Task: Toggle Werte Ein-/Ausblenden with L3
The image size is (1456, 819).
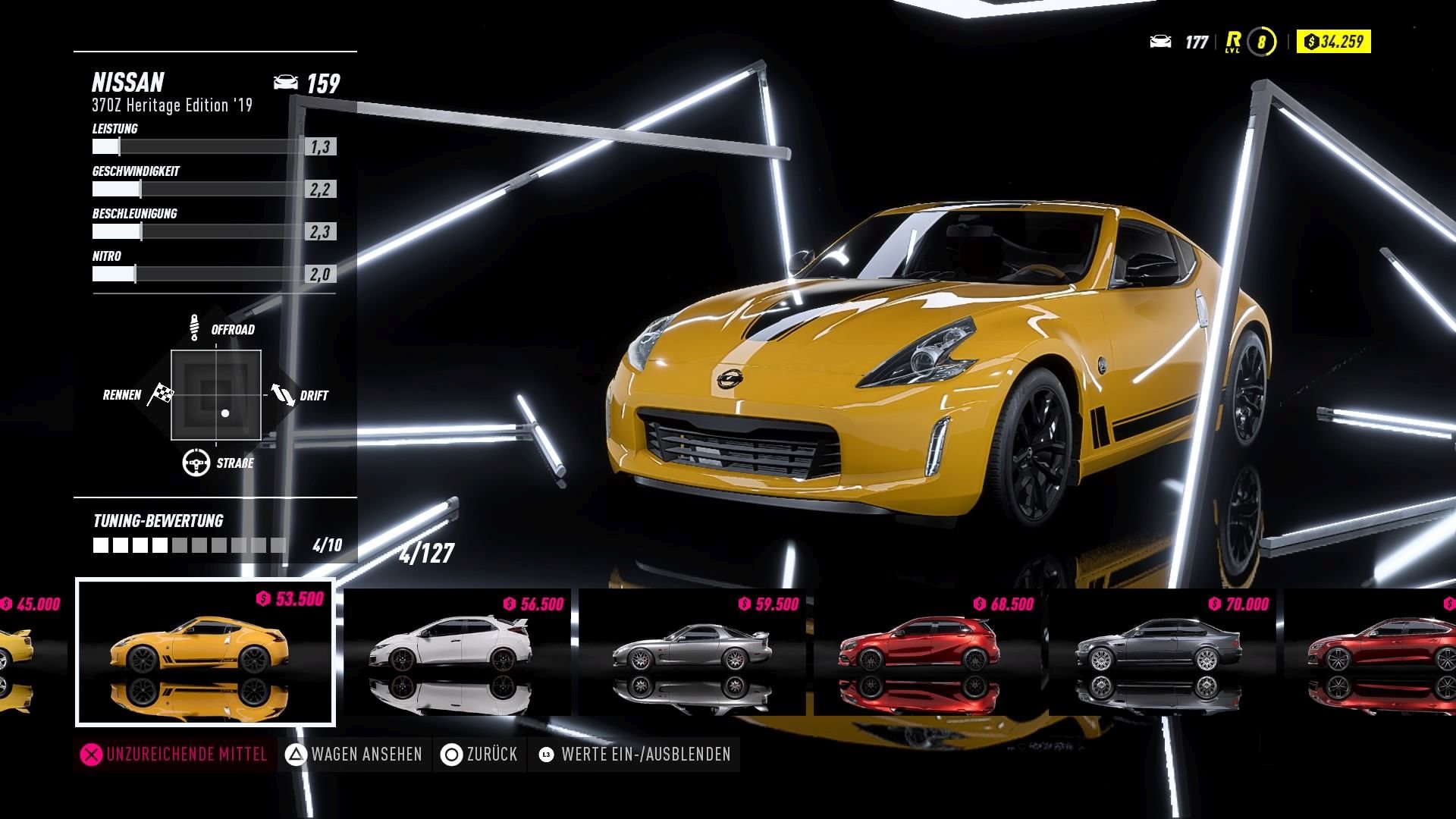Action: [634, 755]
